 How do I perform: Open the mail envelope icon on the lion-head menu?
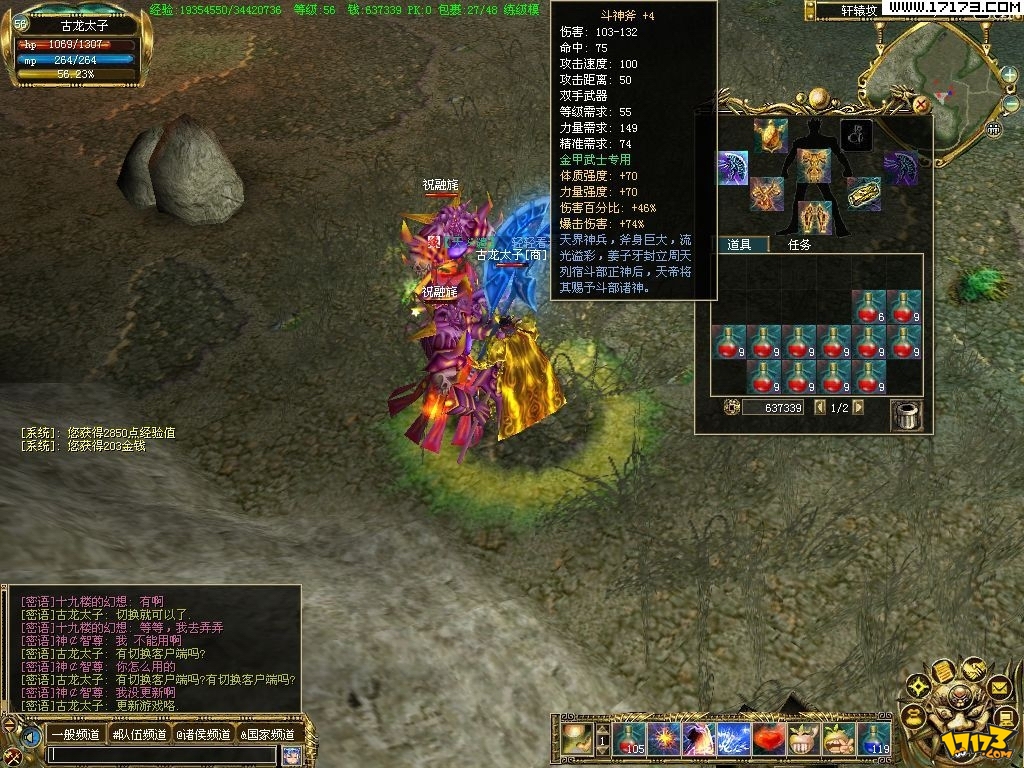[x=998, y=687]
